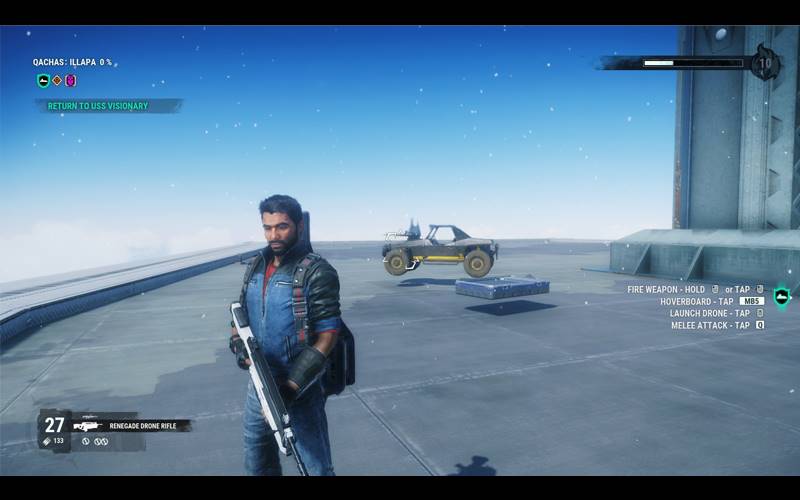Viewport: 800px width, 500px height.
Task: Click the chaos level 10 flame badge
Action: point(765,63)
